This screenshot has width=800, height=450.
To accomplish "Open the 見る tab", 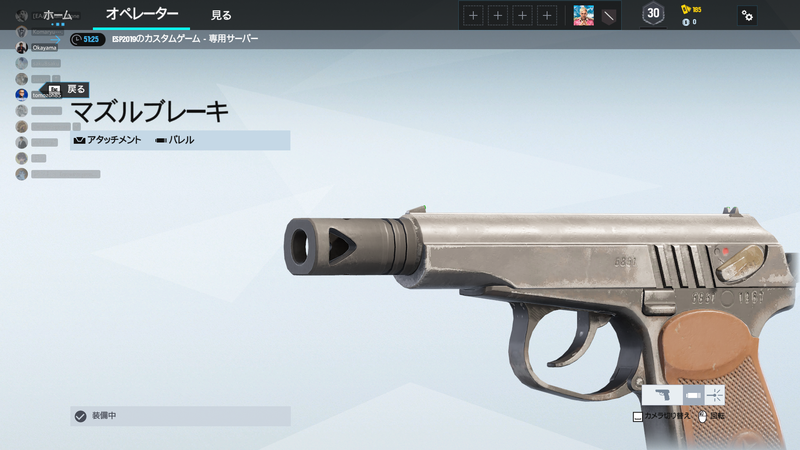I will 221,15.
